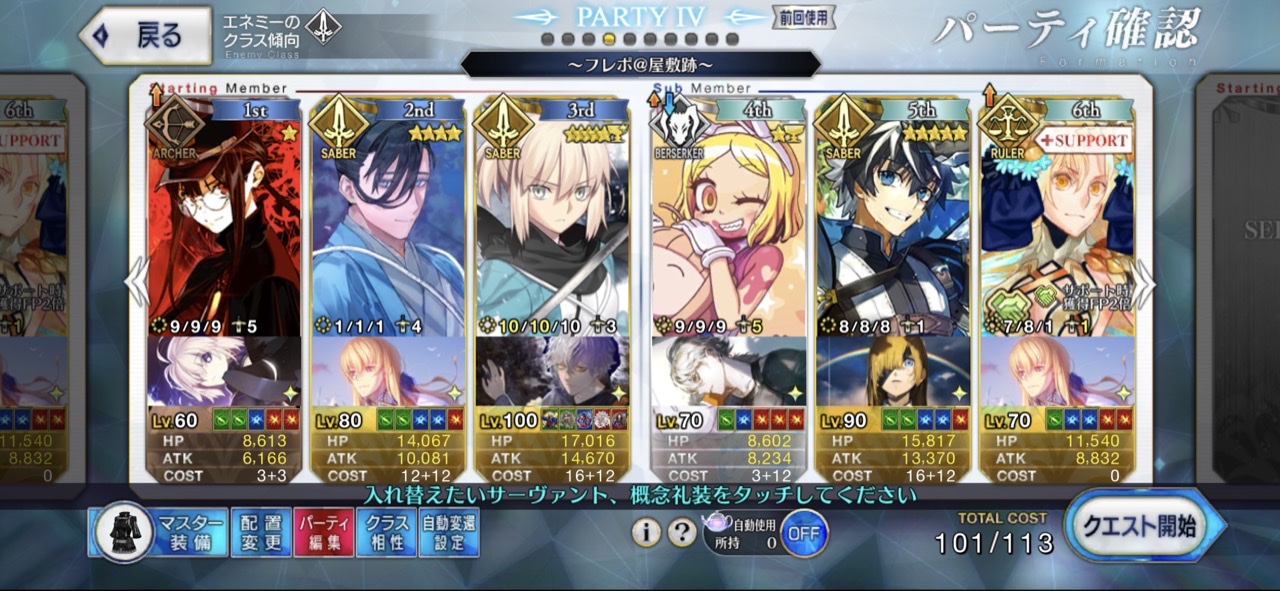Open マスター装備 master equipment
This screenshot has width=1280, height=591.
[x=158, y=532]
